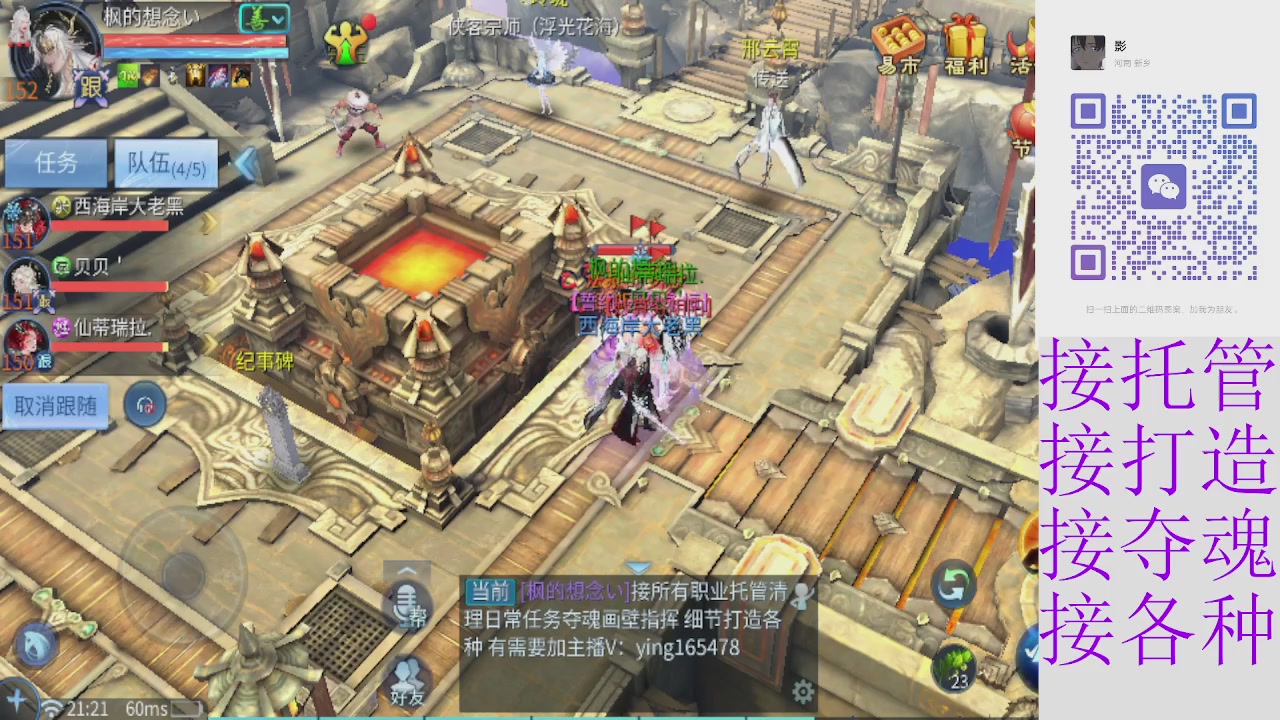Image resolution: width=1280 pixels, height=720 pixels.
Task: Click the WeChat QR code thumbnail
Action: point(1166,185)
